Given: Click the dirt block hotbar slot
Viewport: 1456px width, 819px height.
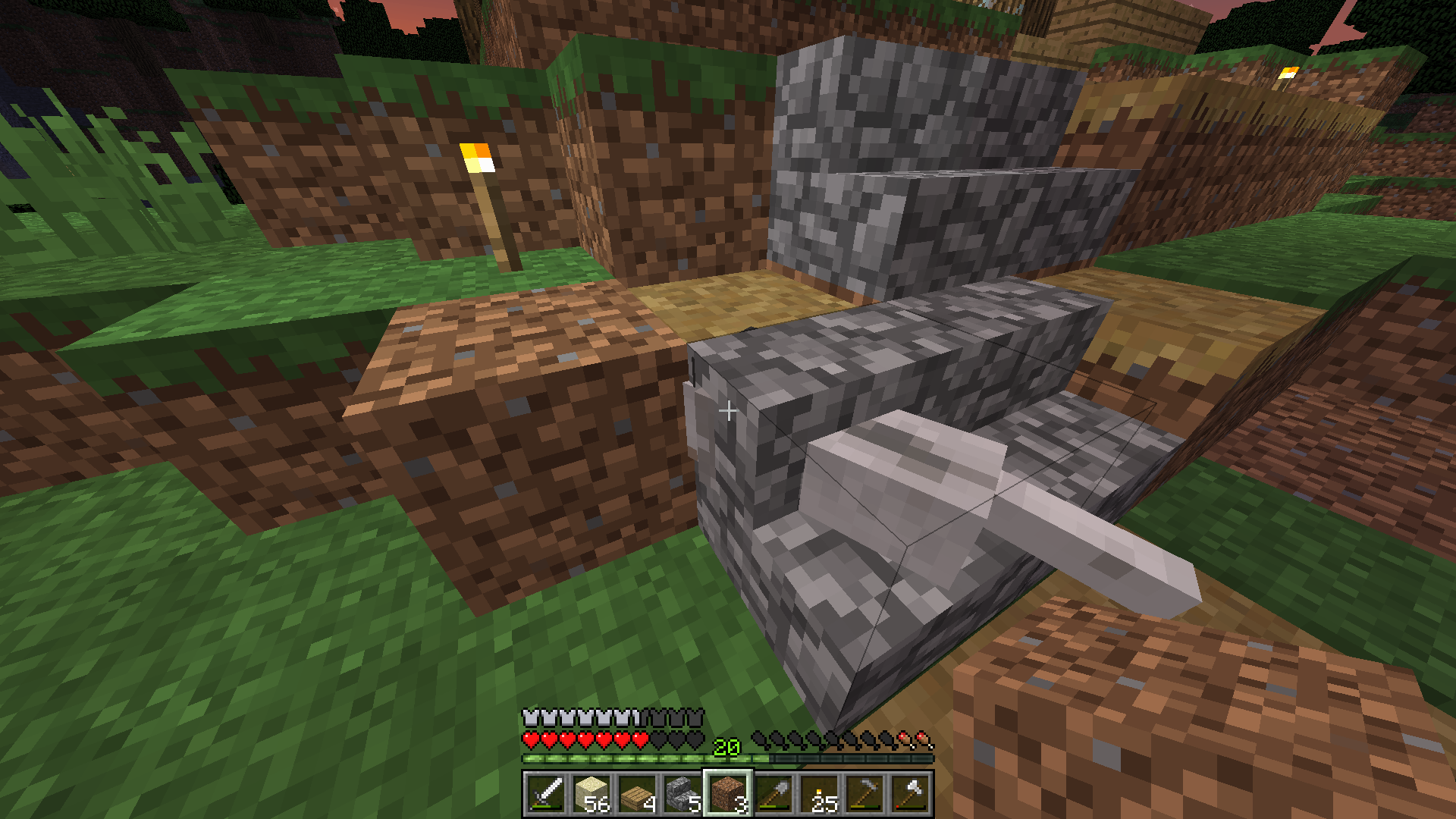Looking at the screenshot, I should point(728,794).
